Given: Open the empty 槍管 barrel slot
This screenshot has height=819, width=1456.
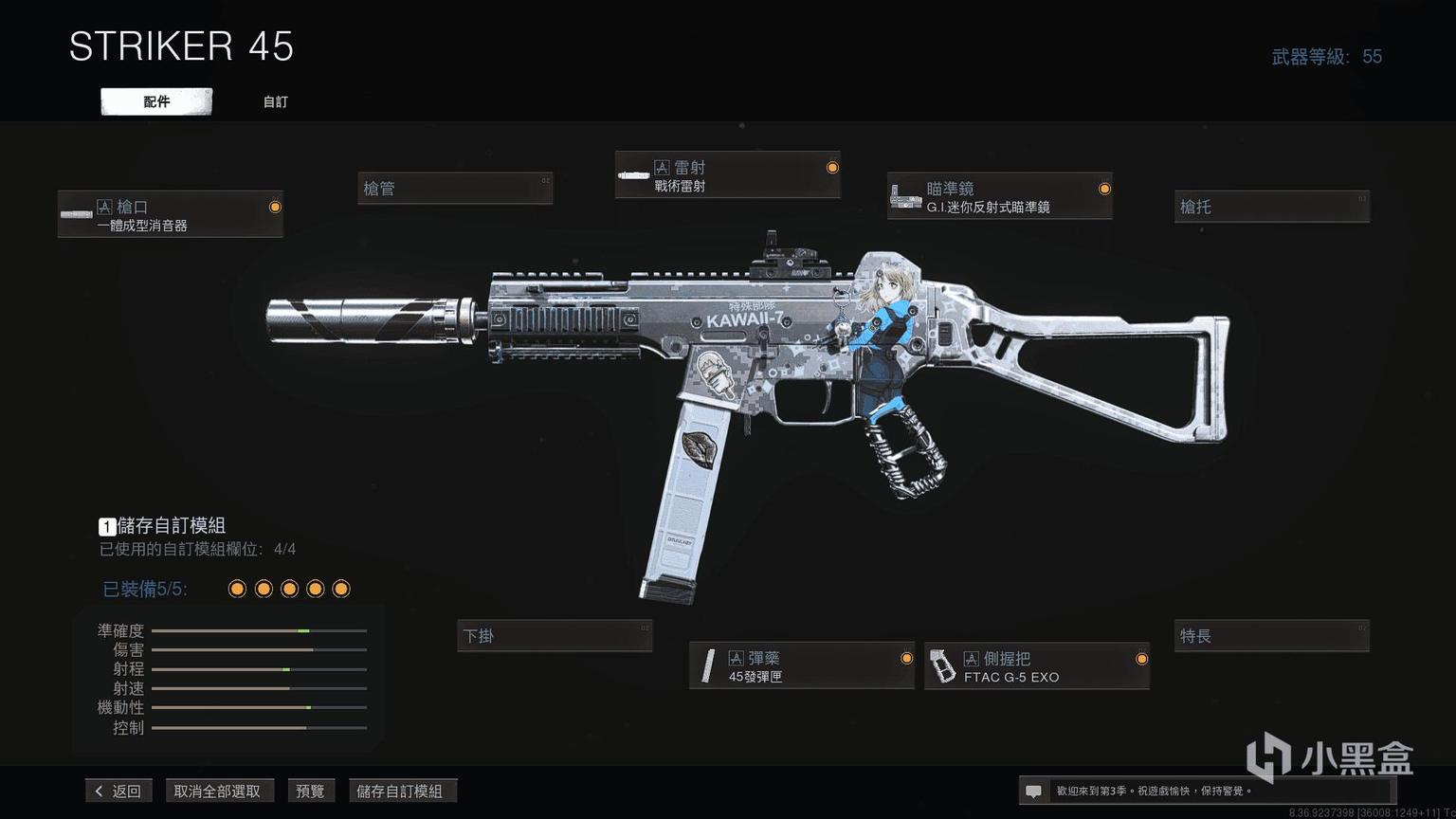Looking at the screenshot, I should (455, 189).
